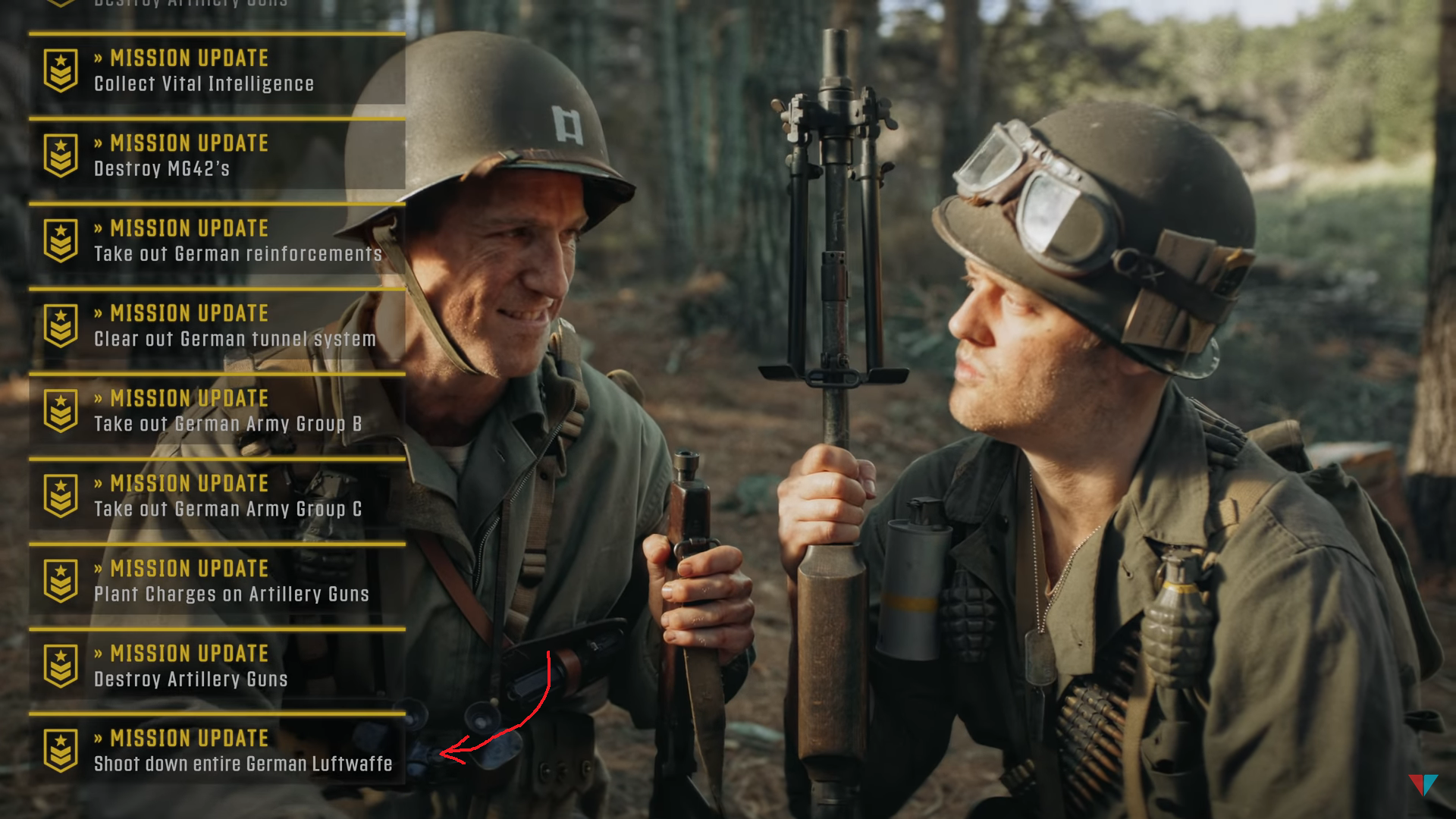Open the Take out German Army Group C entry
The height and width of the screenshot is (819, 1456).
[x=216, y=495]
